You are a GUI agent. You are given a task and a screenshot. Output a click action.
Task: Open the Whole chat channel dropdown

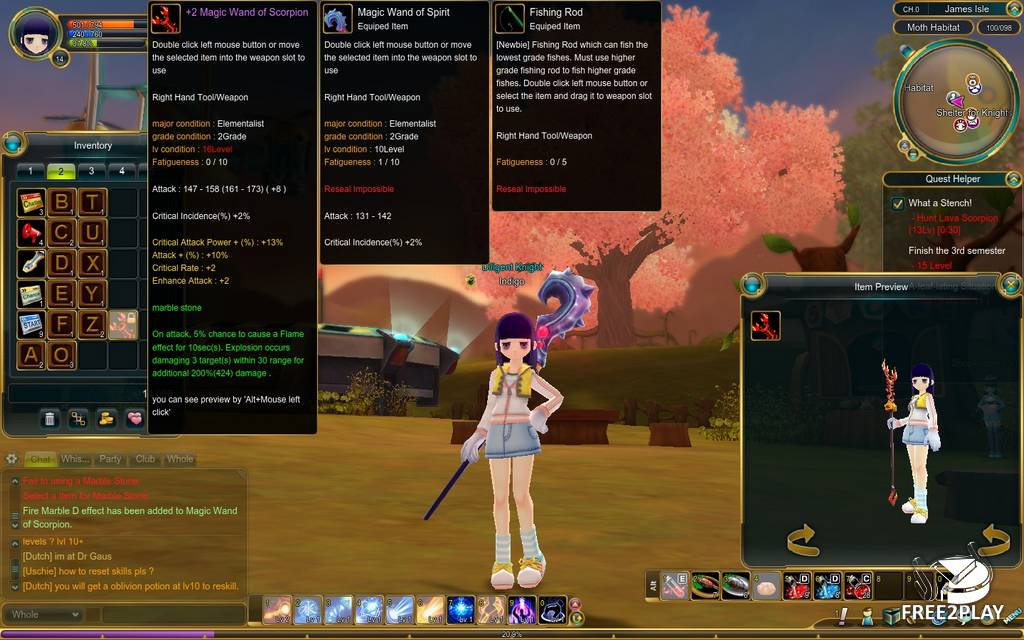pyautogui.click(x=45, y=614)
